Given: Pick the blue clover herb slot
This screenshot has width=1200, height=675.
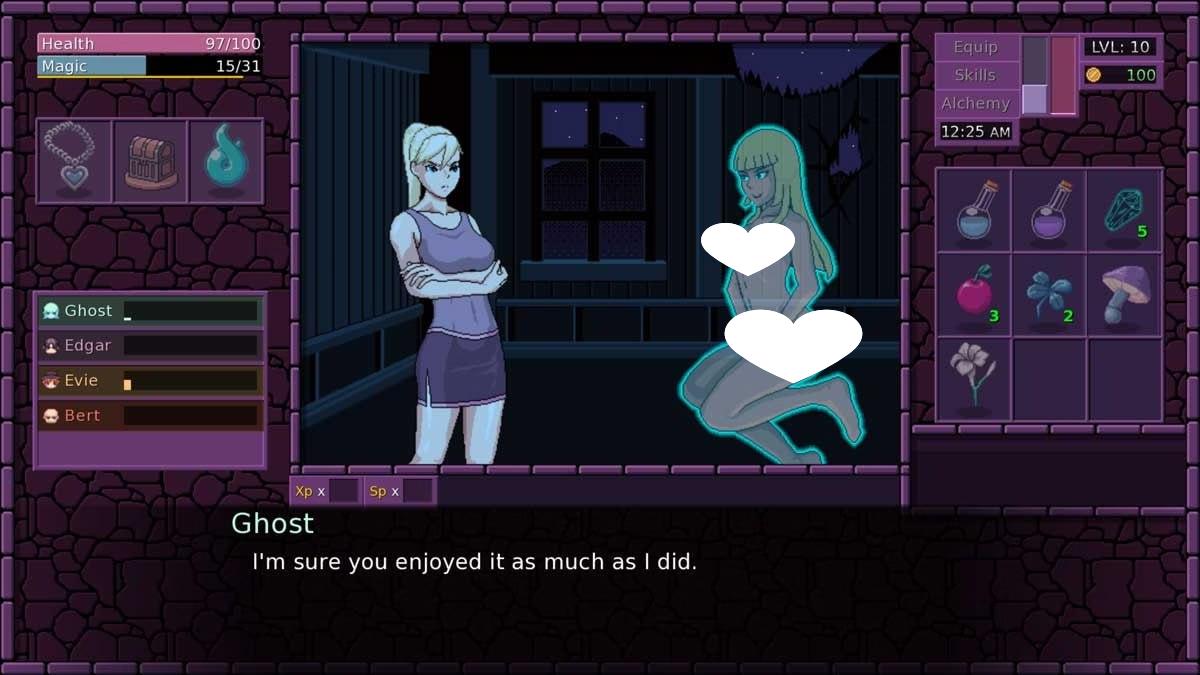Looking at the screenshot, I should [x=1049, y=295].
